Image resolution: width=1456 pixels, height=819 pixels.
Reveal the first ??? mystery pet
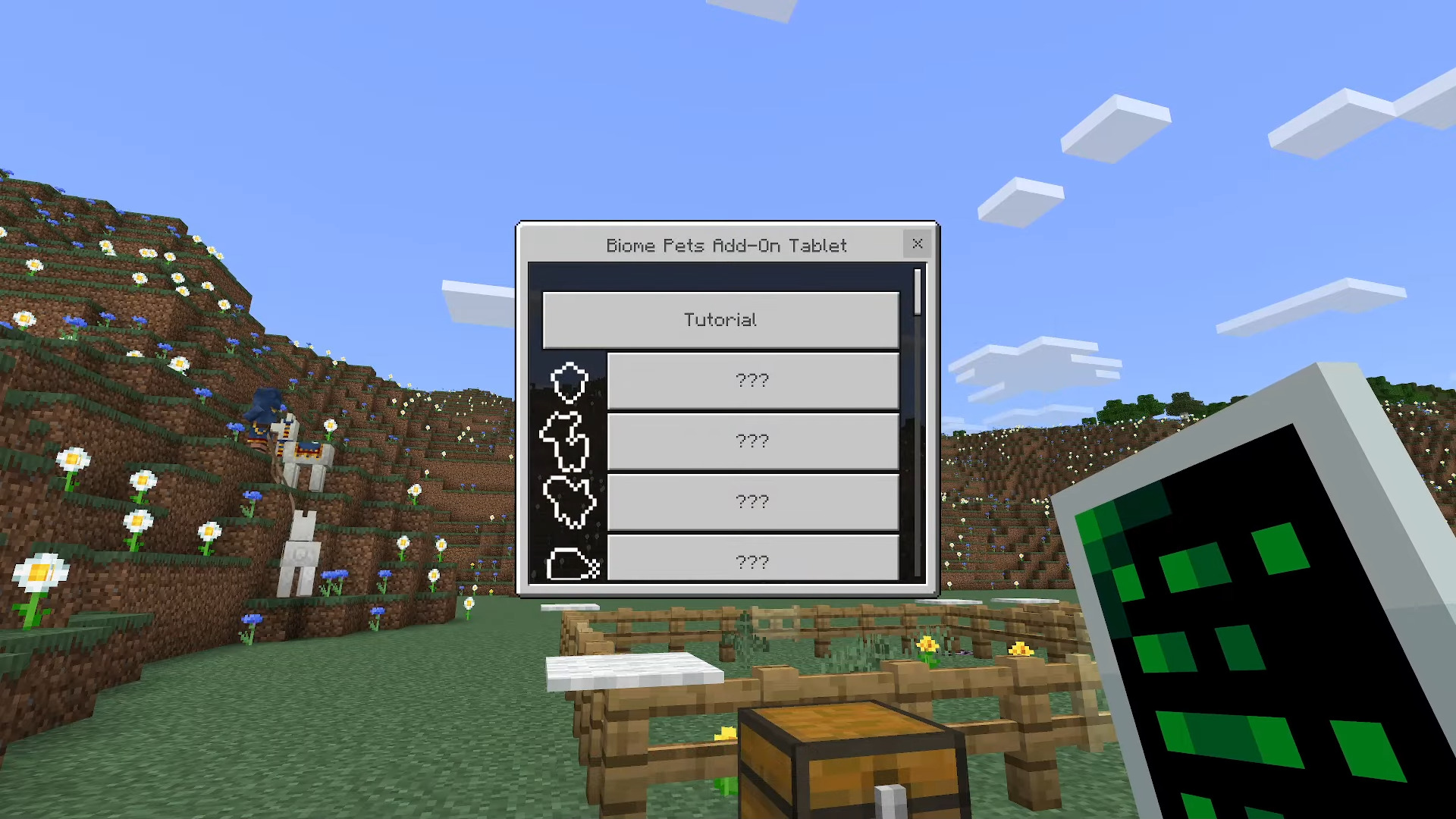pyautogui.click(x=752, y=380)
